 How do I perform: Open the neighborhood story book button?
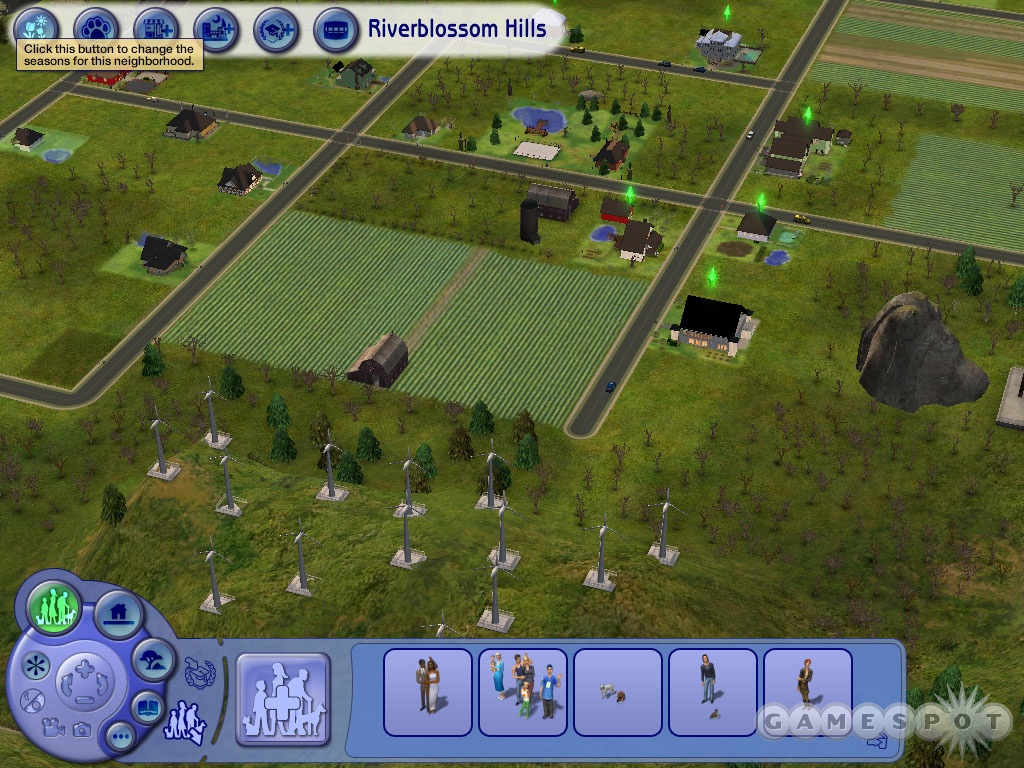148,707
